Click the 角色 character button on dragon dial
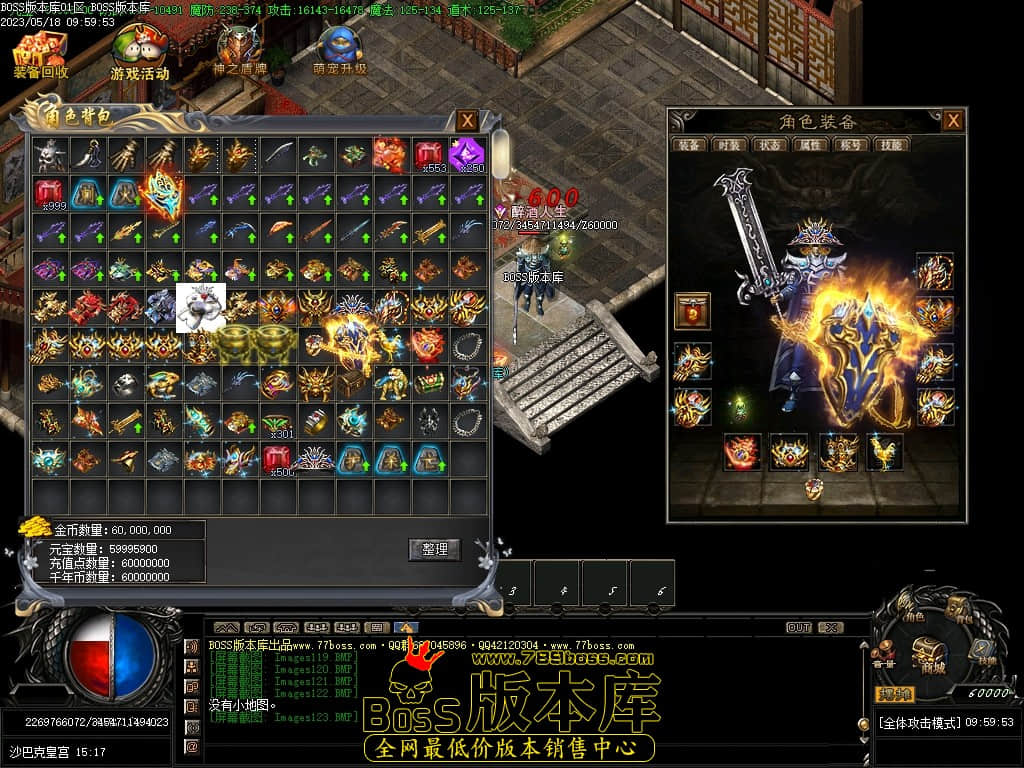The height and width of the screenshot is (768, 1024). click(914, 613)
